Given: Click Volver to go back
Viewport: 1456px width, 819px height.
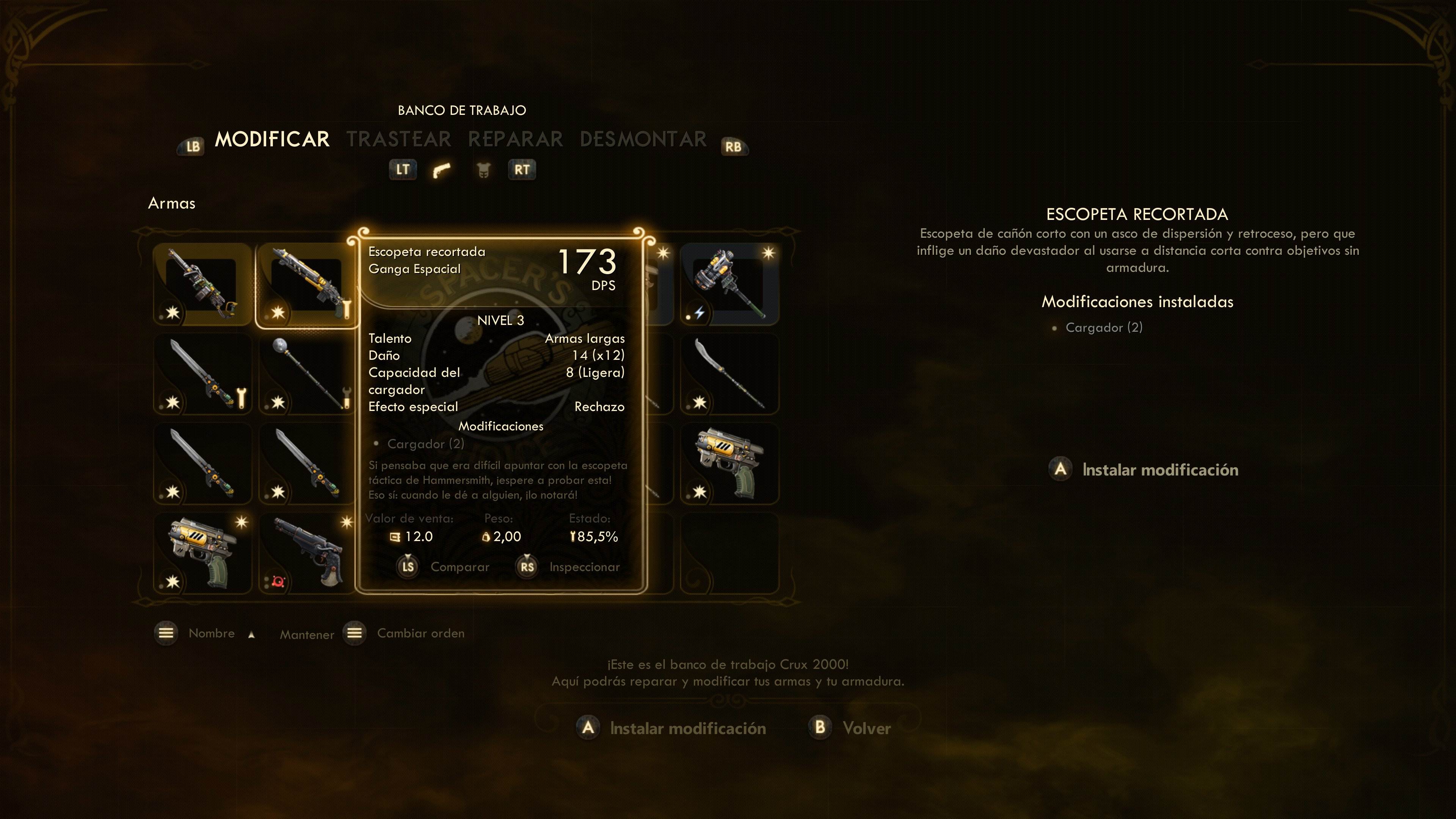Looking at the screenshot, I should [x=865, y=728].
